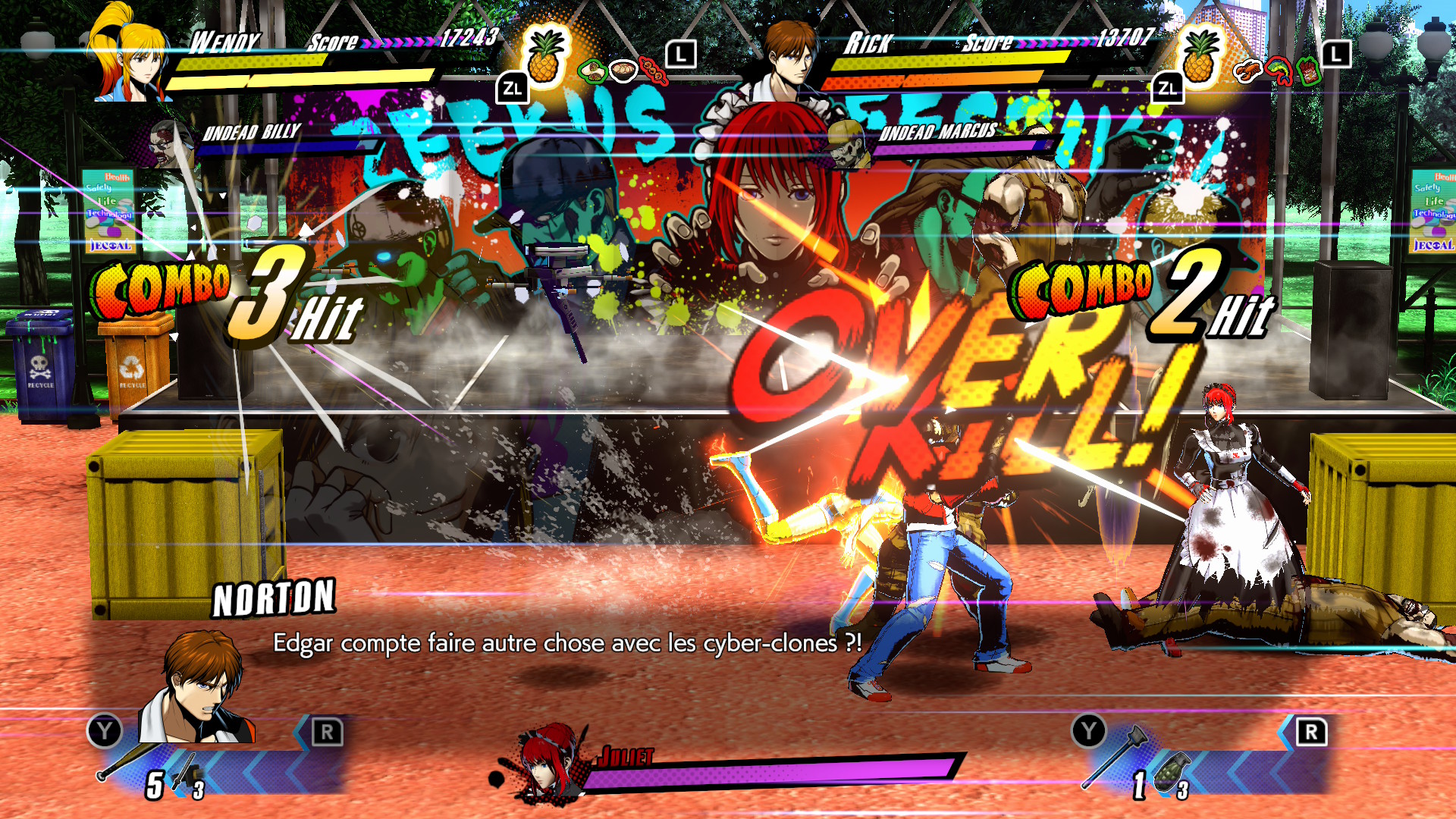
Task: Select Wendy's pineapple food item
Action: [x=544, y=58]
